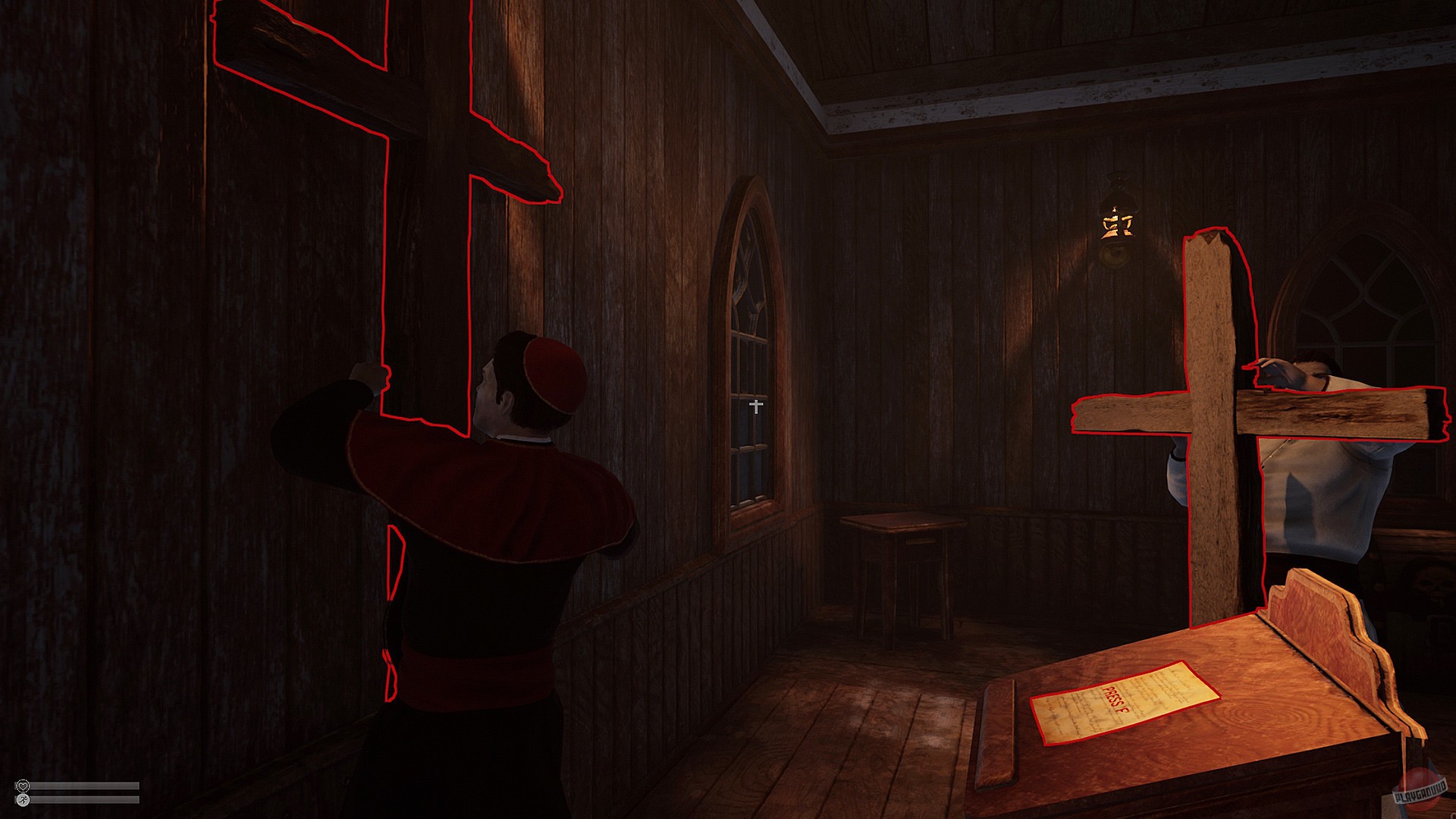The height and width of the screenshot is (819, 1456).
Task: Click the health bar at bottom left
Action: [x=83, y=786]
